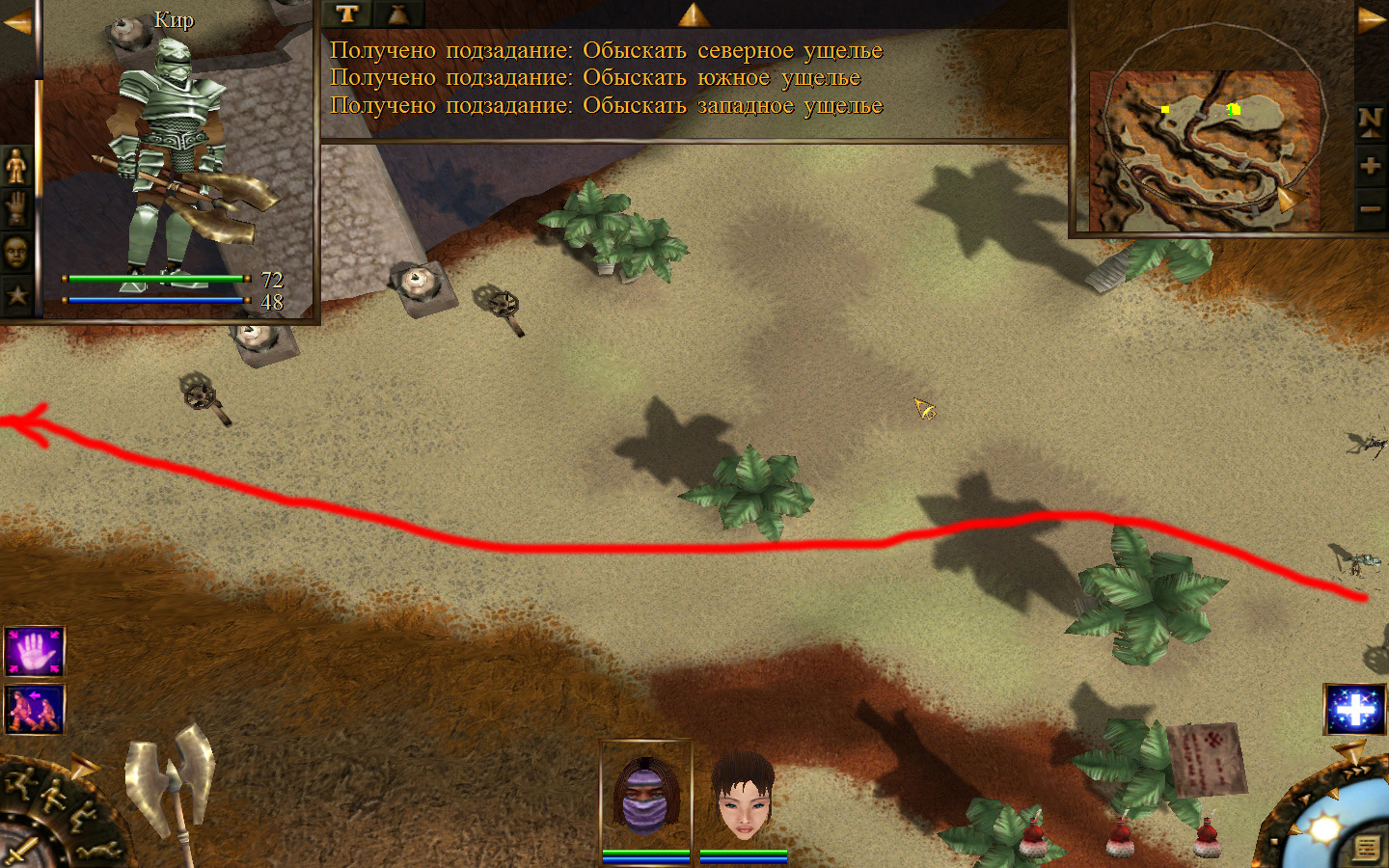Select the face mask icon in sidebar
The width and height of the screenshot is (1389, 868).
pos(16,253)
